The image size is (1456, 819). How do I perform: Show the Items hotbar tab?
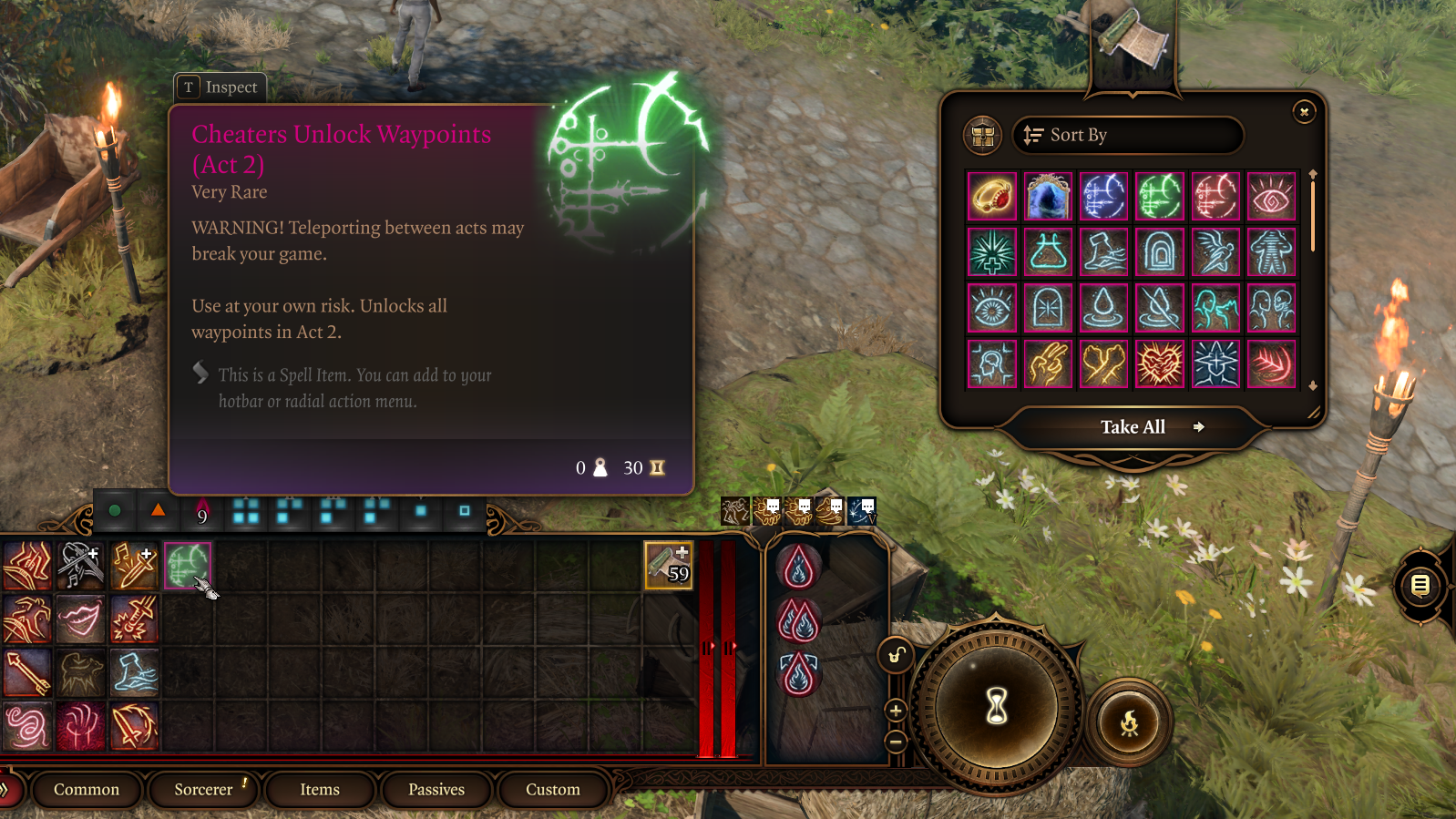coord(320,790)
